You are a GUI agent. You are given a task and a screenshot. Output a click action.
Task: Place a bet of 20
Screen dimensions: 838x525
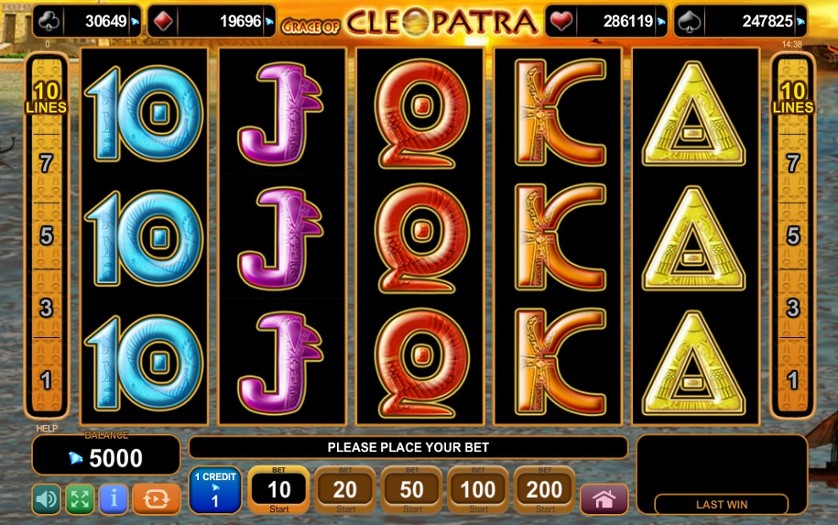click(345, 490)
